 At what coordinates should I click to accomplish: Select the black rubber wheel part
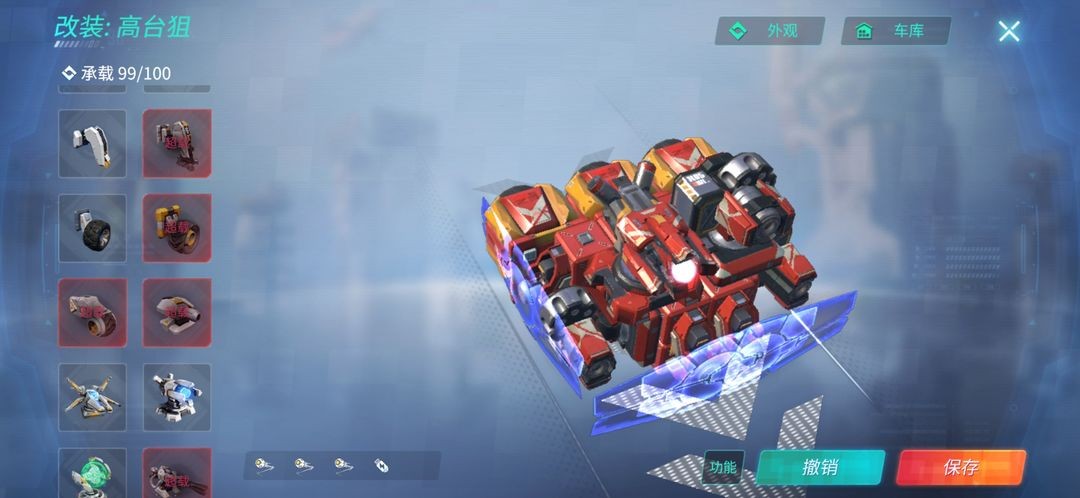click(93, 228)
